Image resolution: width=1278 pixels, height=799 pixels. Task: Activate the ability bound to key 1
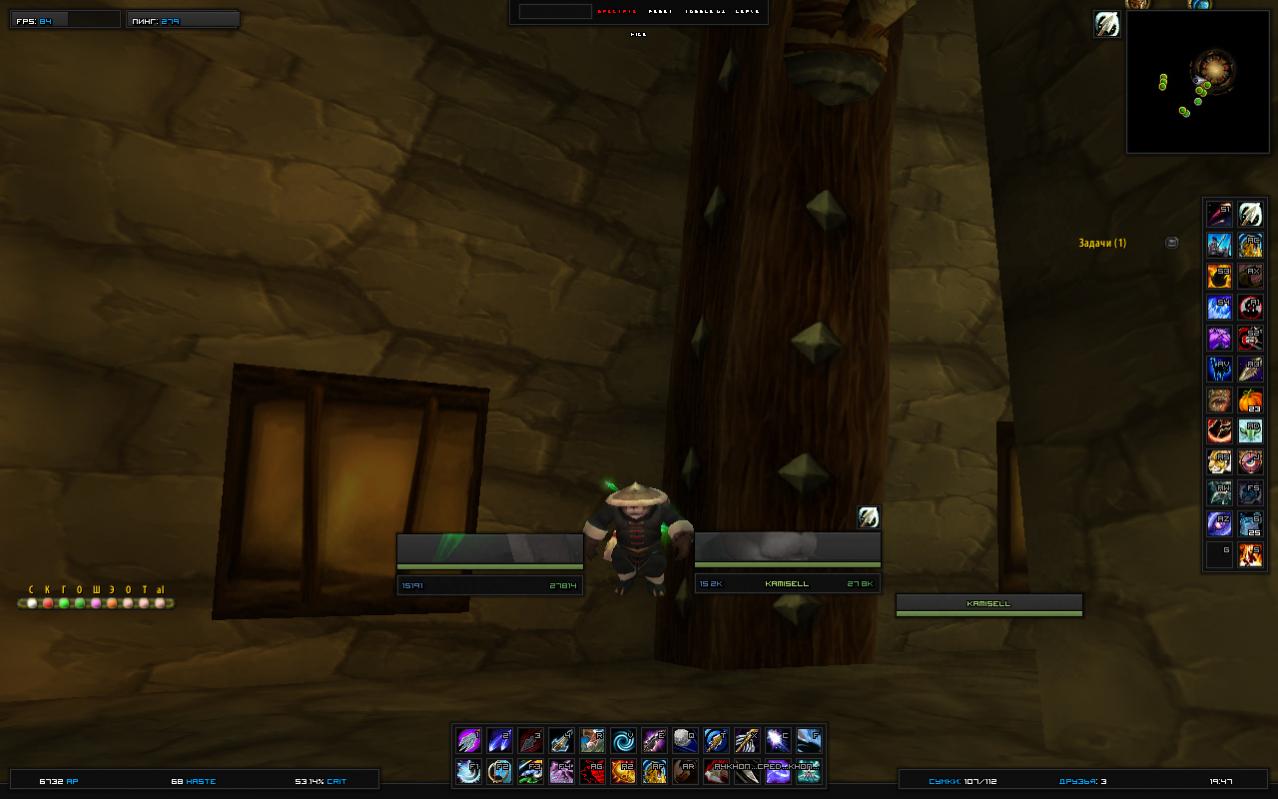pyautogui.click(x=469, y=741)
